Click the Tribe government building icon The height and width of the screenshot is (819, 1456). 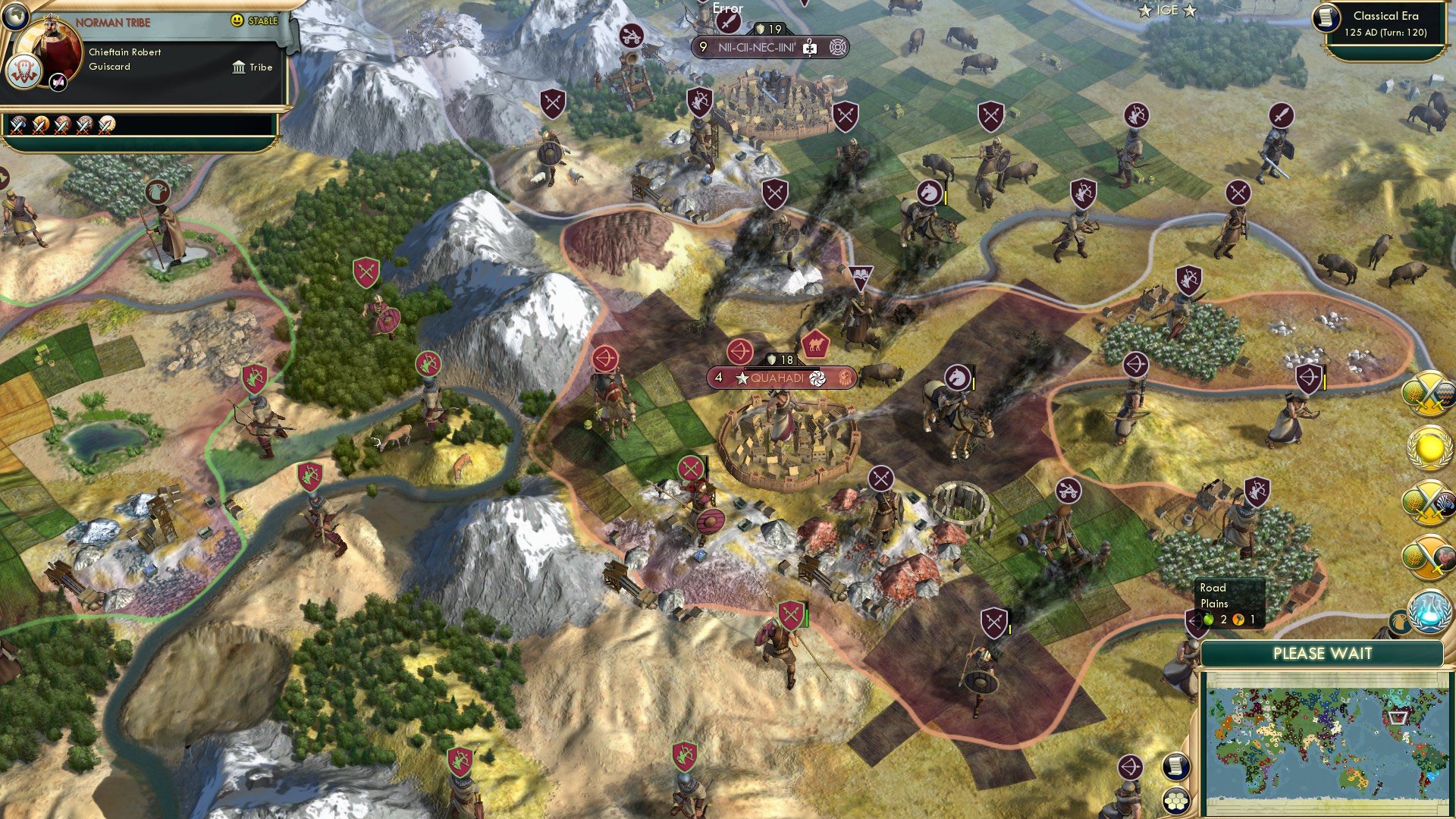[240, 67]
